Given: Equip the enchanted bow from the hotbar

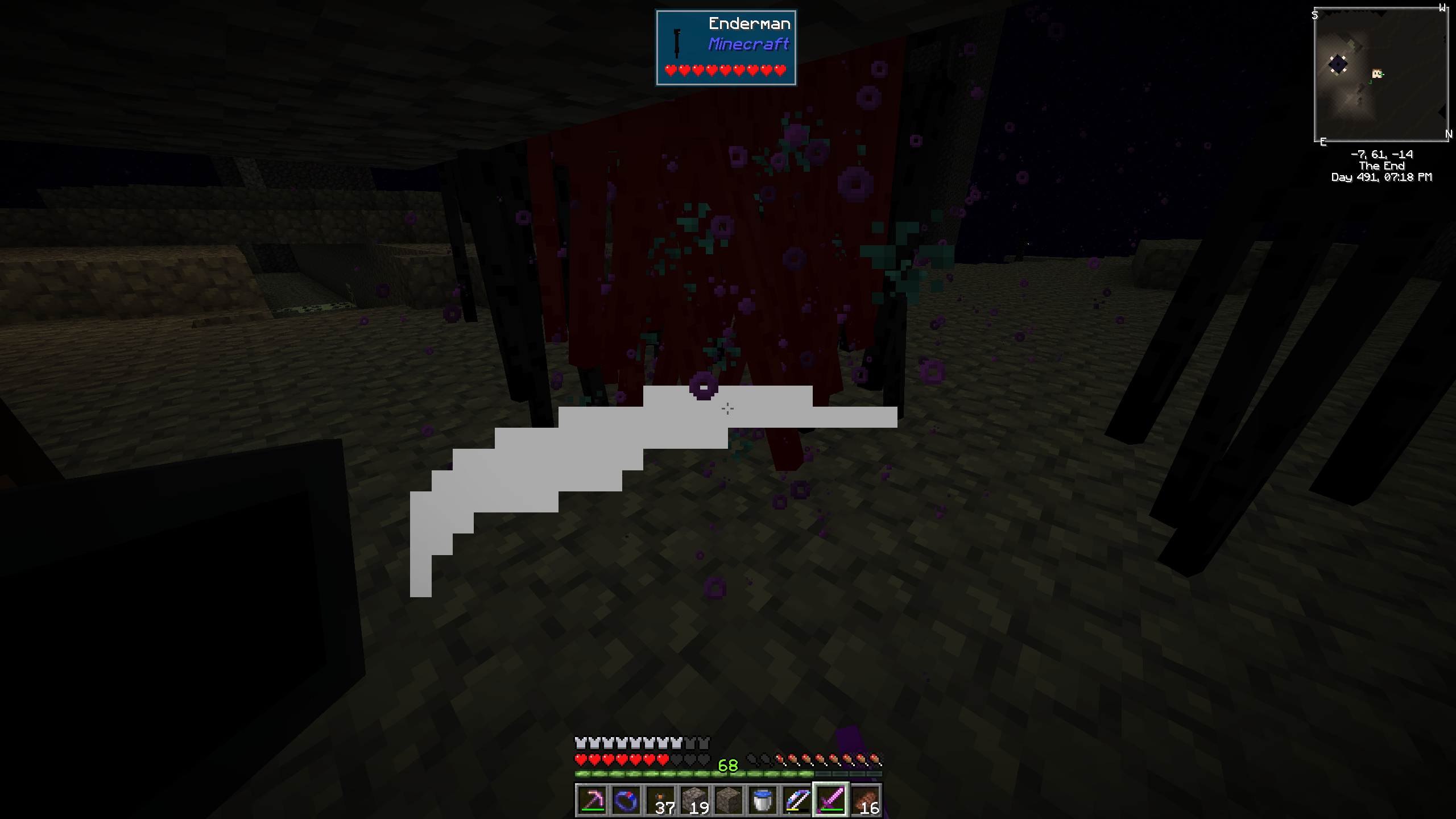Looking at the screenshot, I should coord(797,800).
